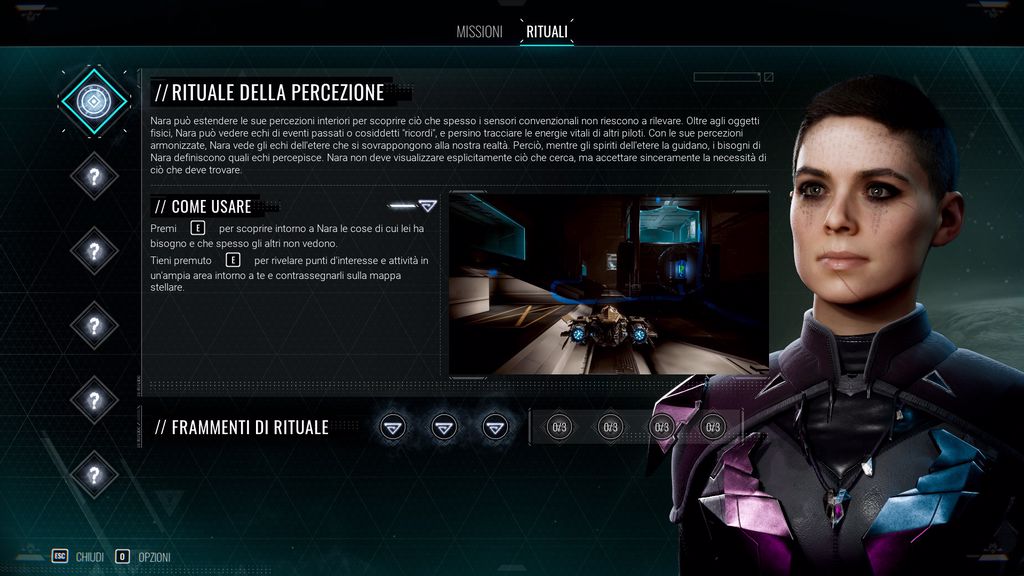Screen dimensions: 1024x576
Task: Open the Rituali tab
Action: [x=547, y=32]
